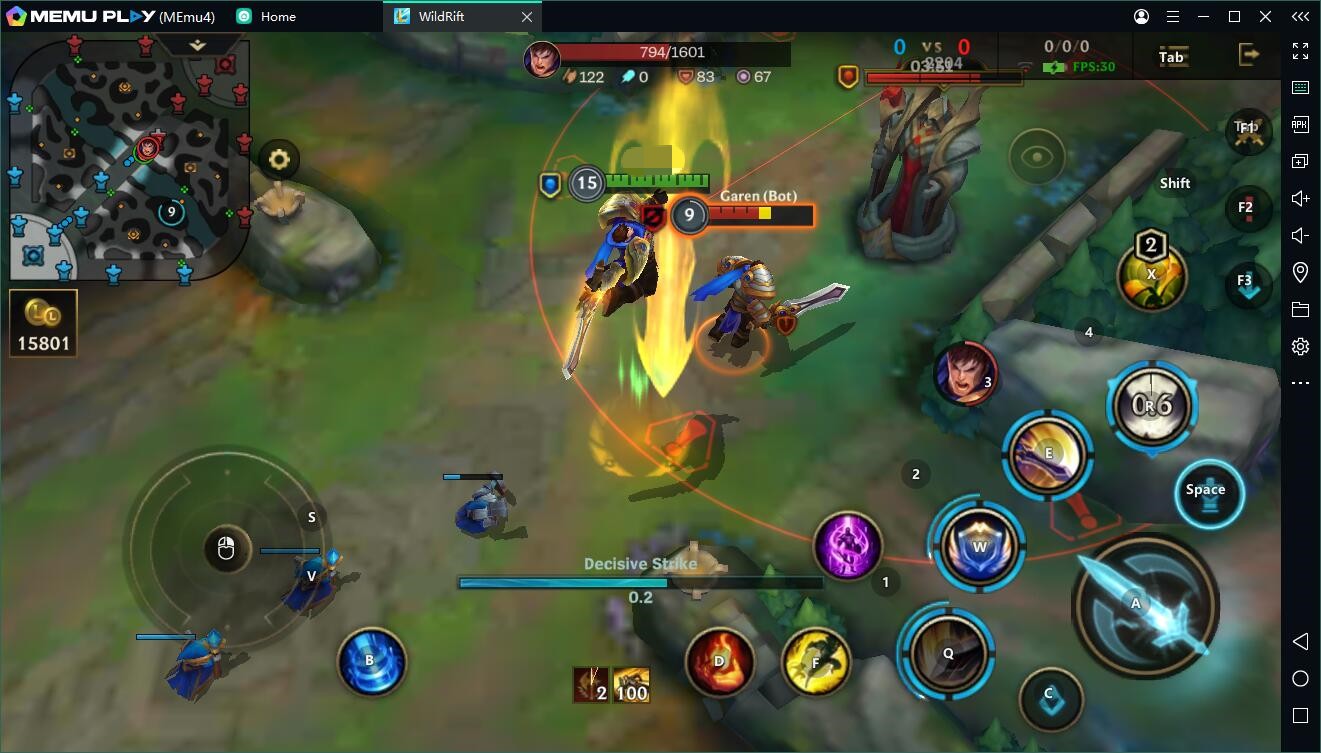1321x753 pixels.
Task: Activate the recall button
Action: [371, 660]
